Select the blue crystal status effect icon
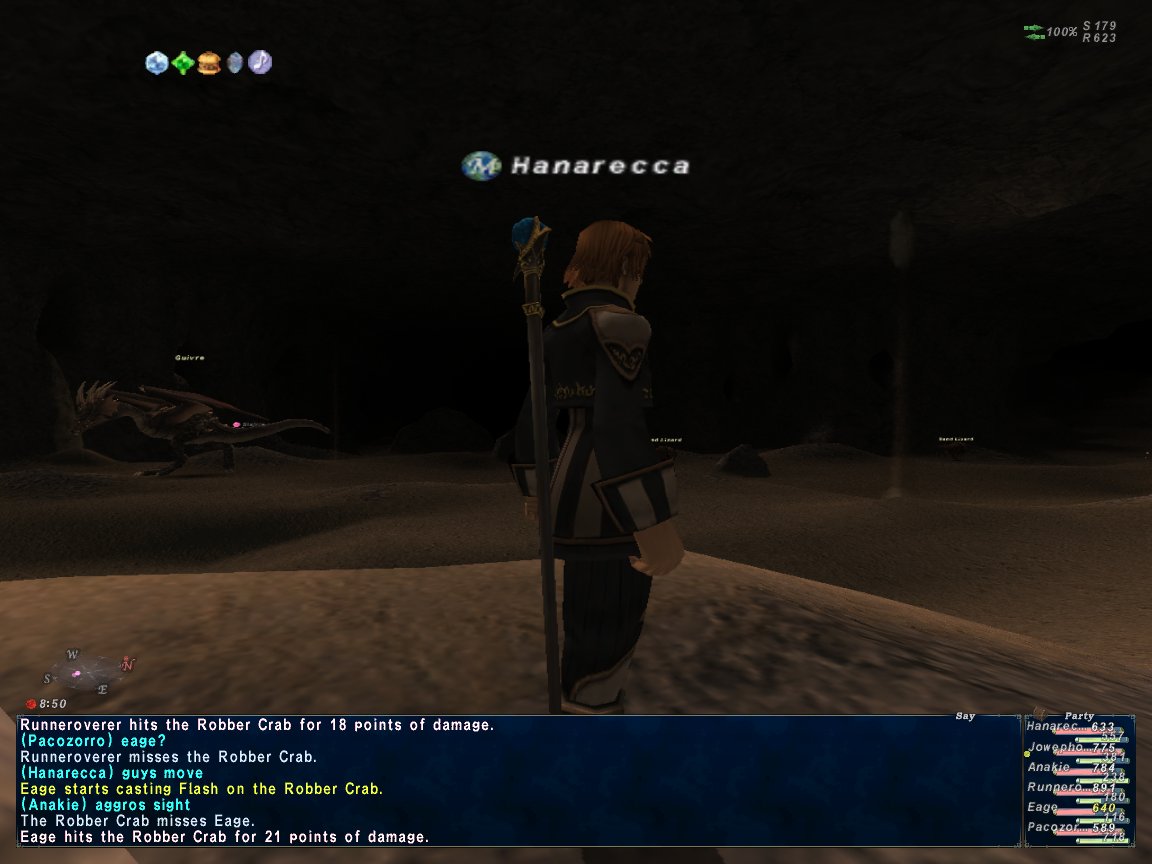Screen dimensions: 1152x864 pyautogui.click(x=157, y=63)
